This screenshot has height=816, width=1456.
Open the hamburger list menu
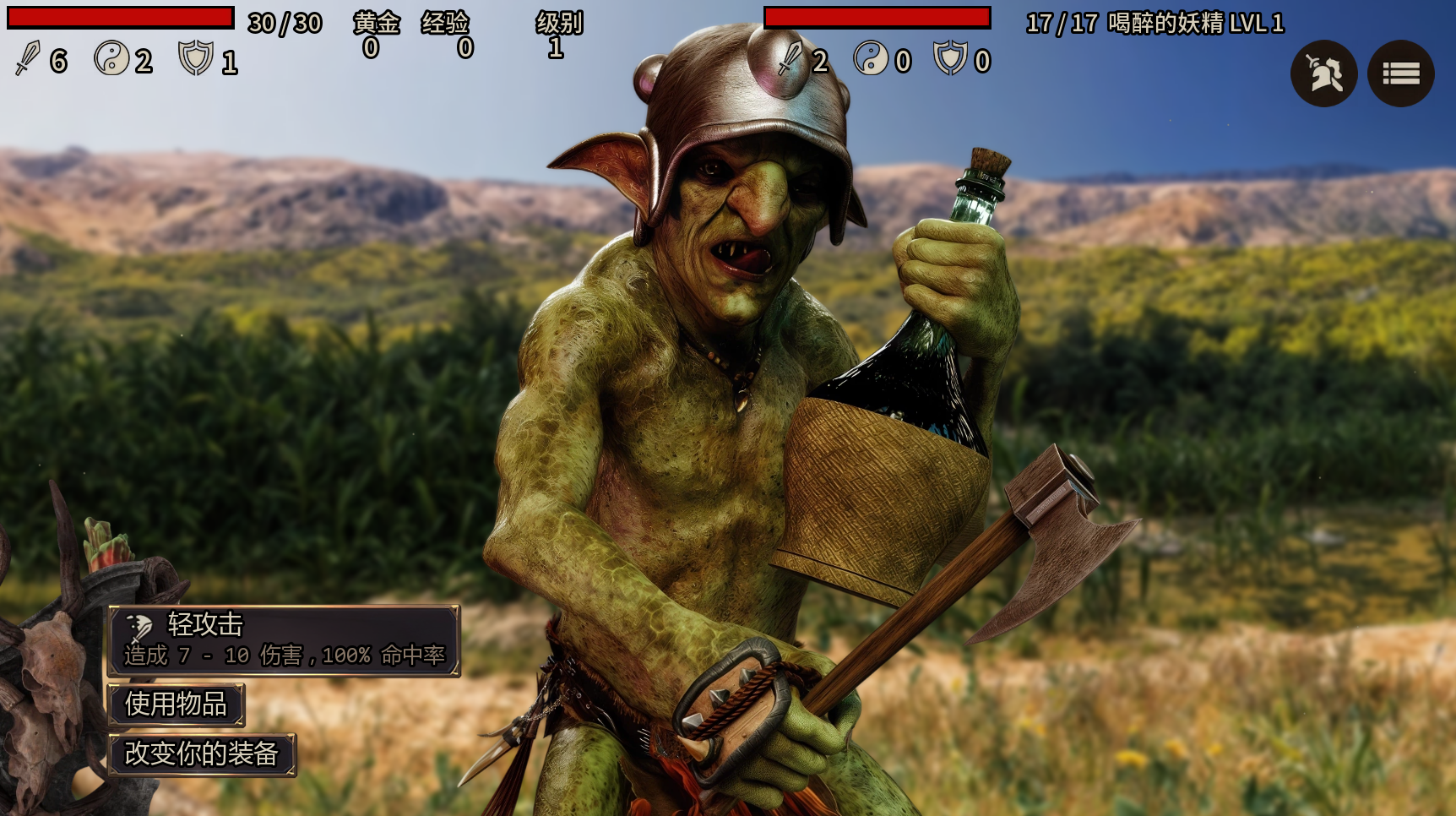(x=1400, y=74)
